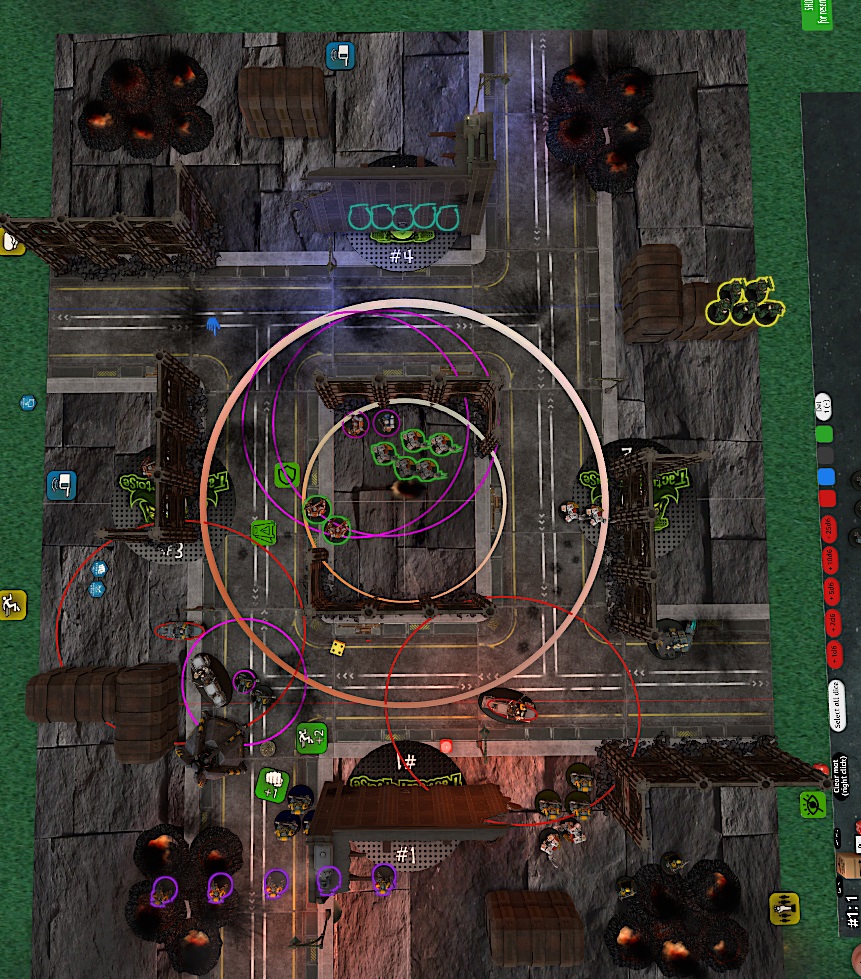Viewport: 861px width, 979px height.
Task: Spawn five dice using the +5d6 button
Action: click(x=828, y=589)
